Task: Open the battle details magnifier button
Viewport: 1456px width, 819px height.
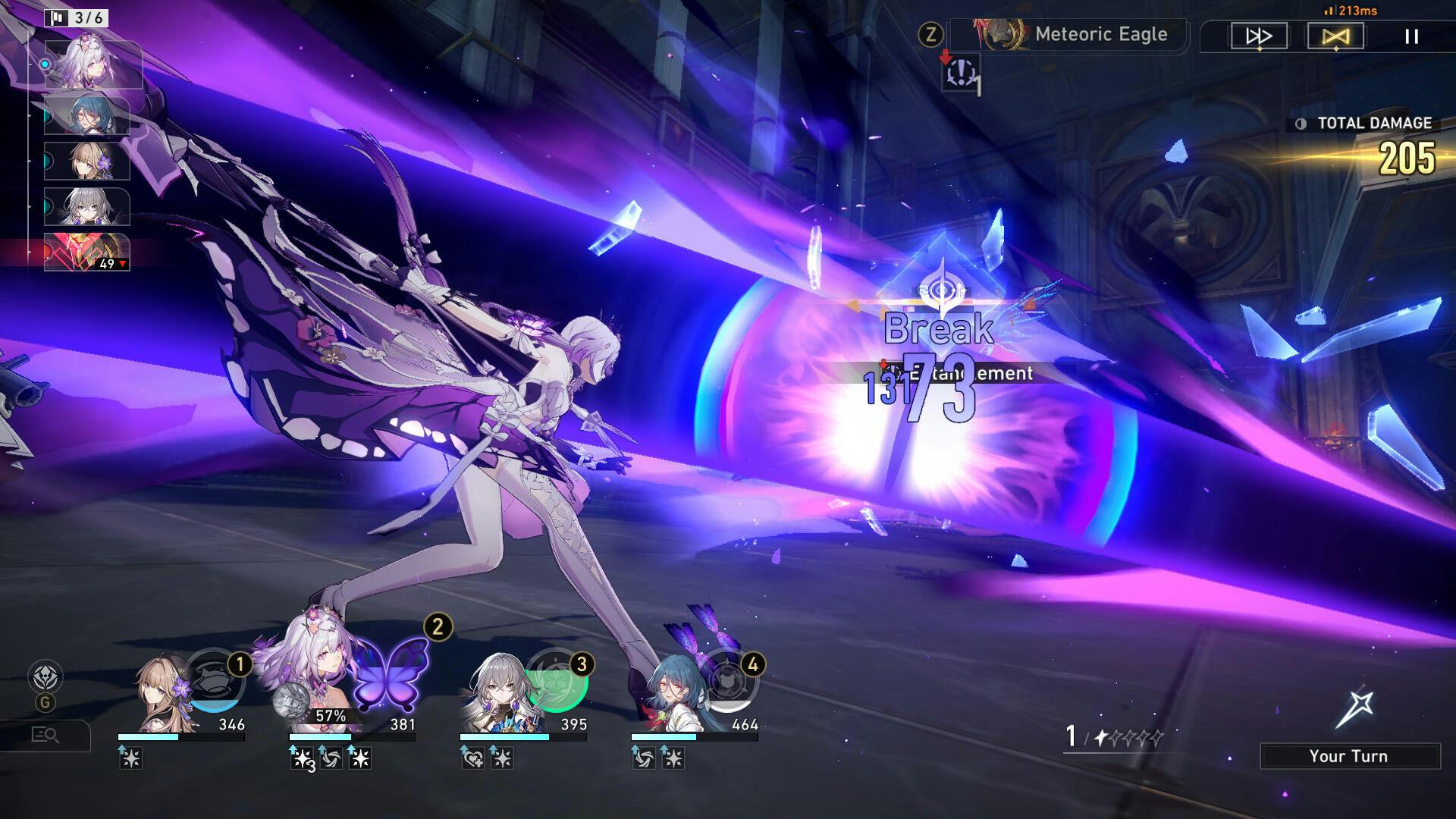Action: [45, 734]
